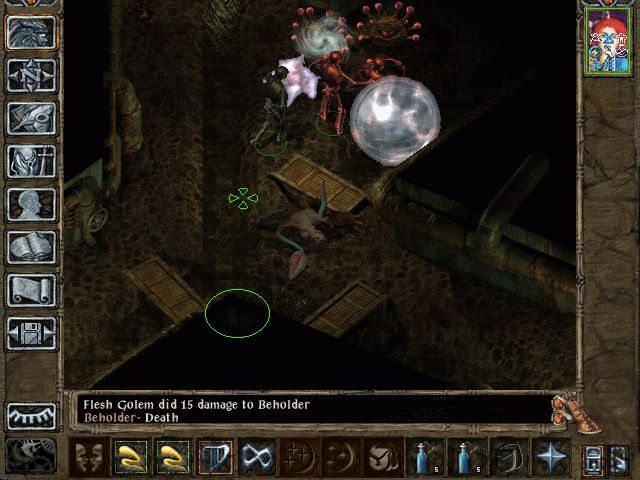Select the red-haired character portrait
The width and height of the screenshot is (640, 480).
[x=606, y=39]
